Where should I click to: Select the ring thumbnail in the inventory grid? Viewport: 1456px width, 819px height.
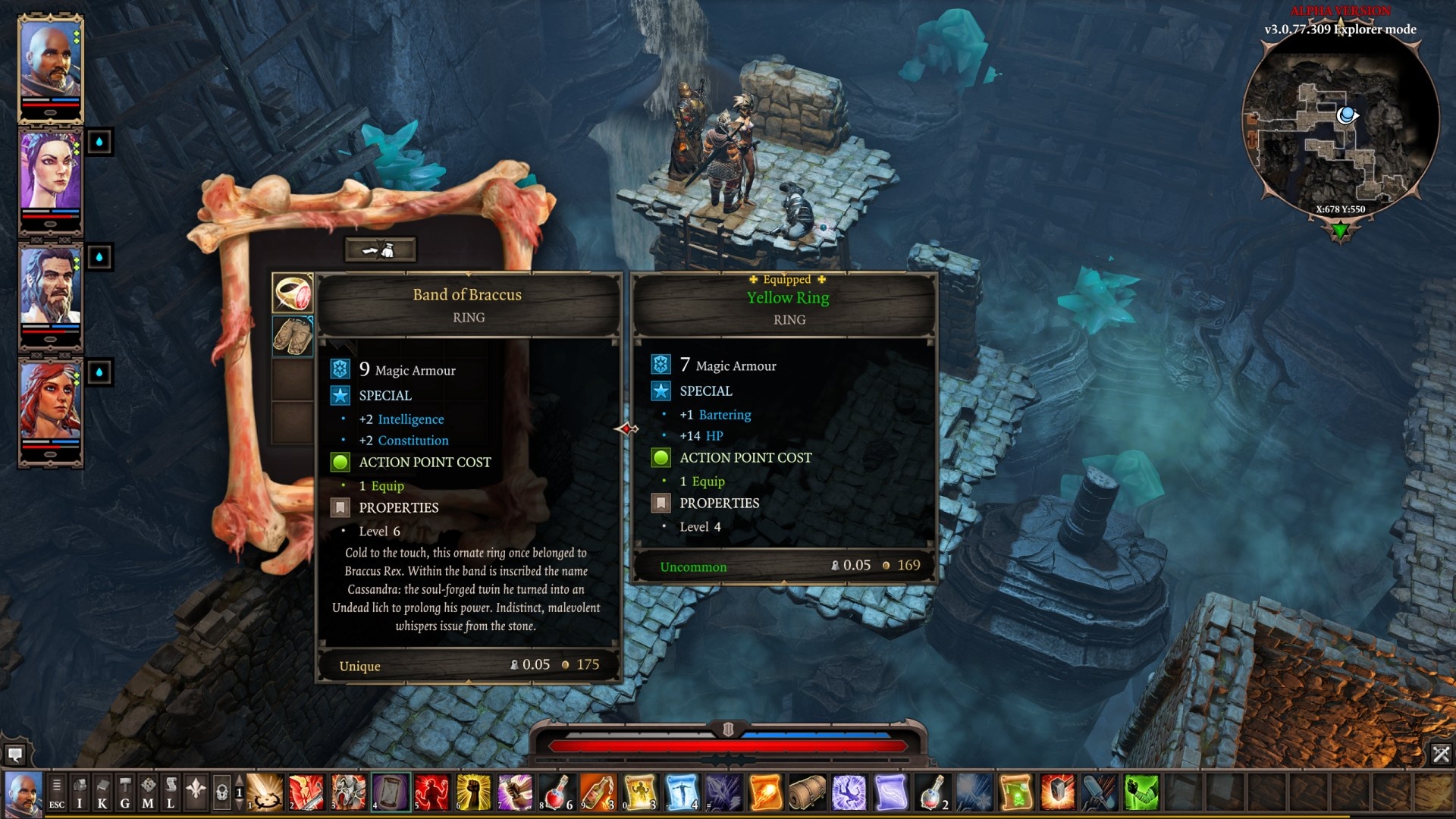coord(294,292)
